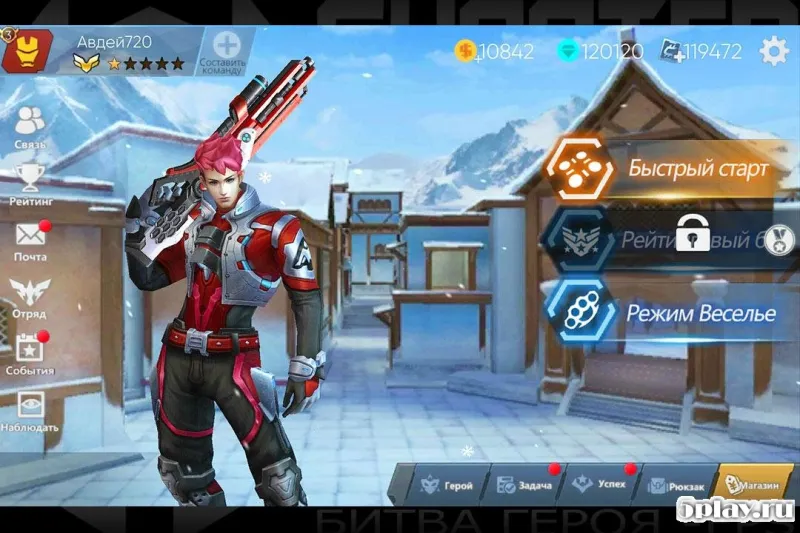
Task: Switch to the Герой tab
Action: [x=446, y=485]
